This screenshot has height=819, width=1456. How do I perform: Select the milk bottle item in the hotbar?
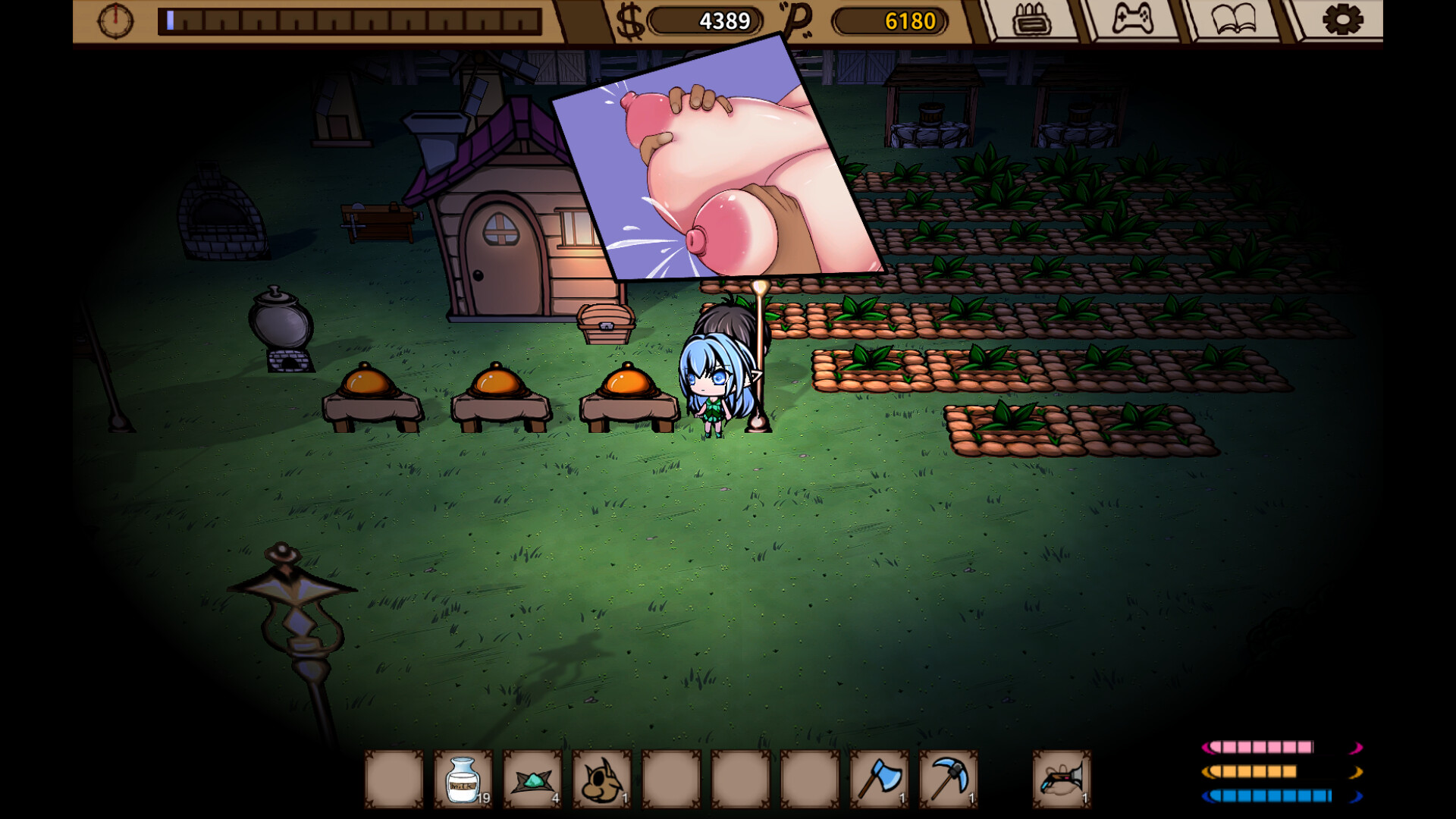[463, 780]
